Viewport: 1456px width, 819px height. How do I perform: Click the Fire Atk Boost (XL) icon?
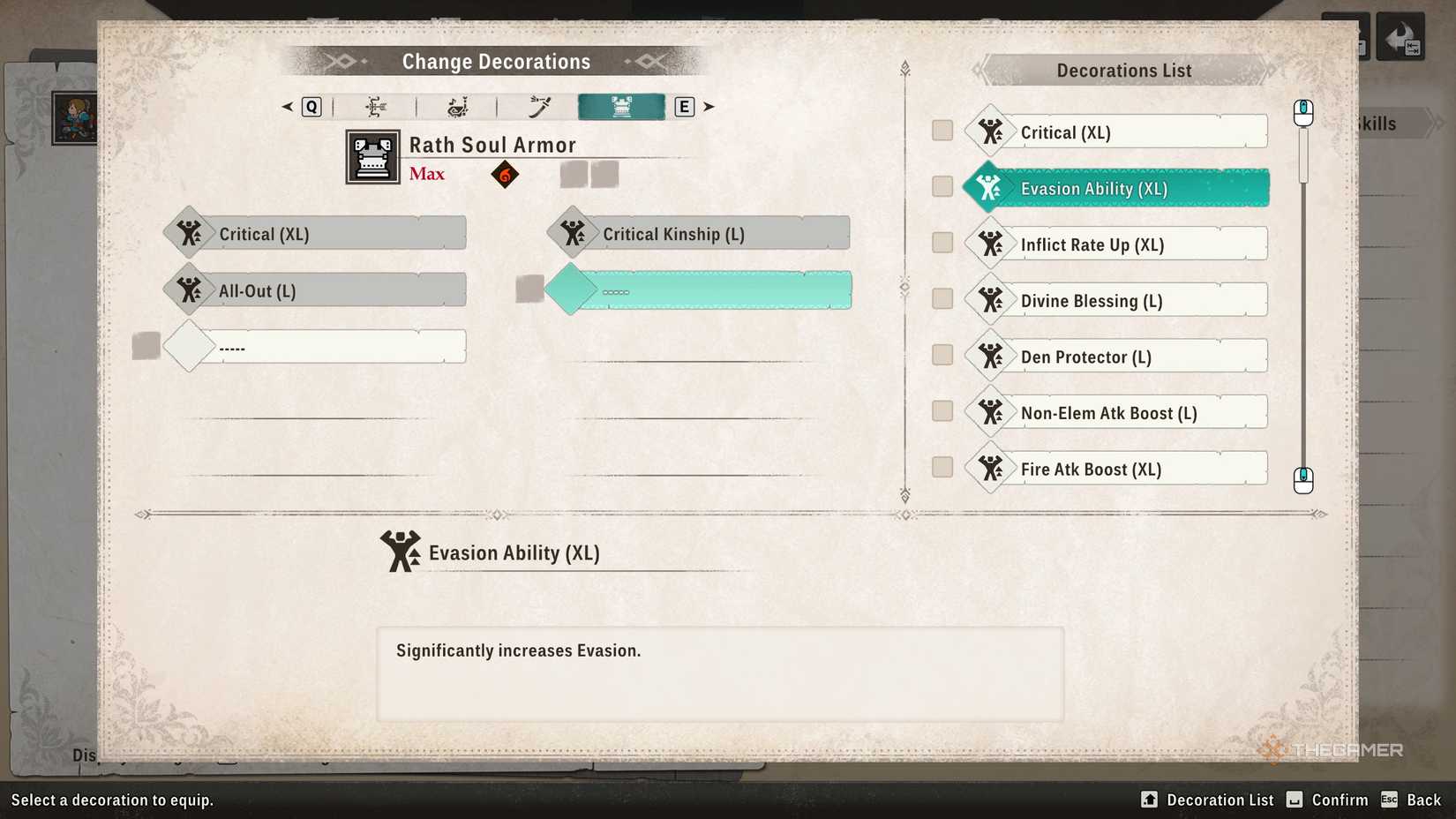click(x=990, y=469)
